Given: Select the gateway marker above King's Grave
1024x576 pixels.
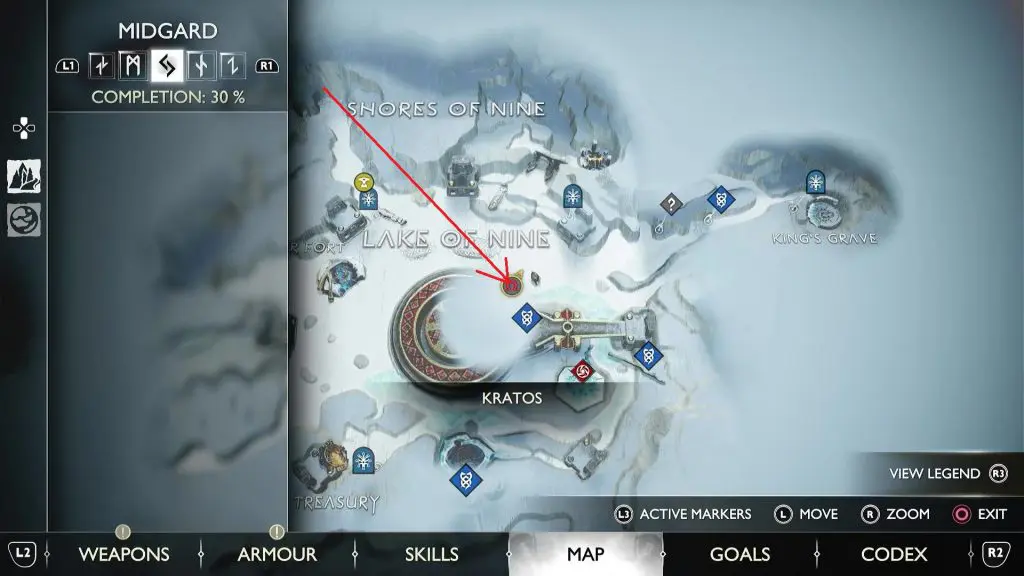Looking at the screenshot, I should pyautogui.click(x=817, y=181).
